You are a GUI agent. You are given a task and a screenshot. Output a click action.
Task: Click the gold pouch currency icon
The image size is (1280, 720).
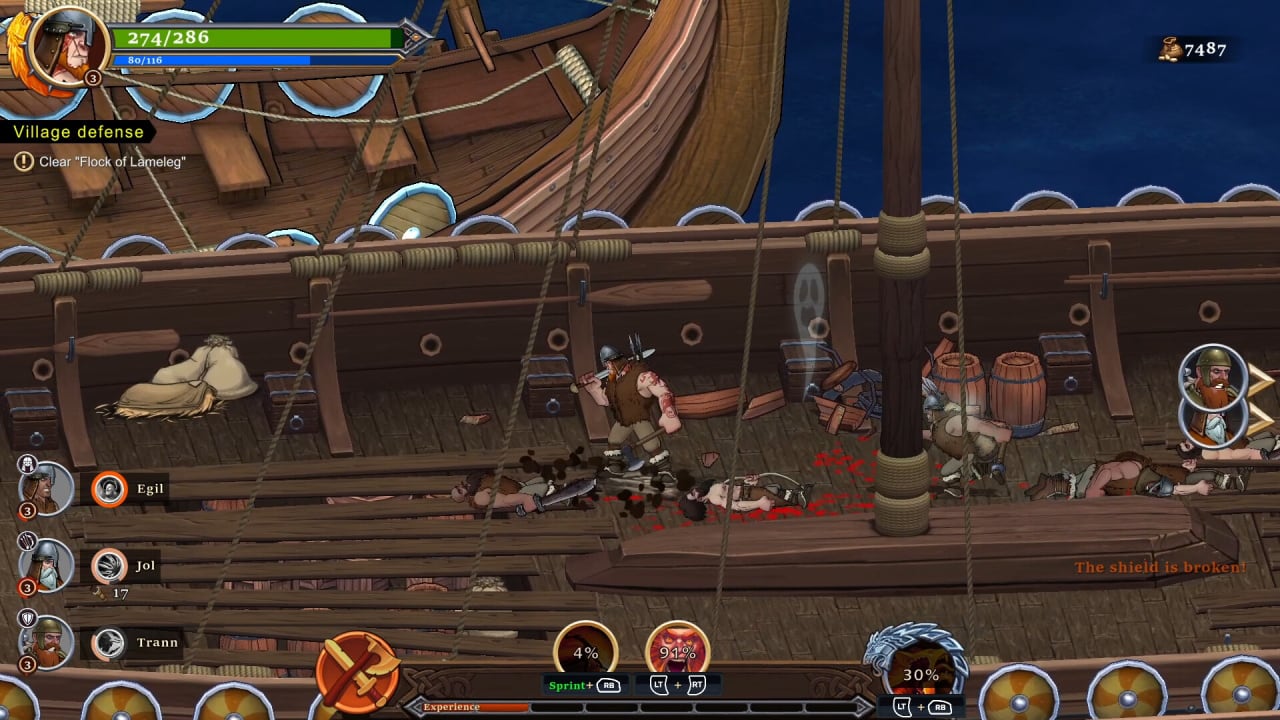[x=1169, y=49]
